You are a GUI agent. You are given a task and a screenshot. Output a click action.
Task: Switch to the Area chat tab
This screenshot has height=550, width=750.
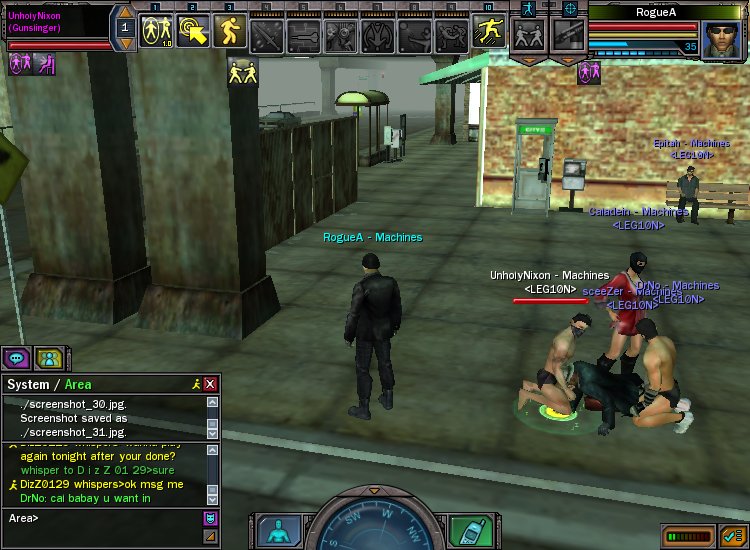tap(78, 384)
